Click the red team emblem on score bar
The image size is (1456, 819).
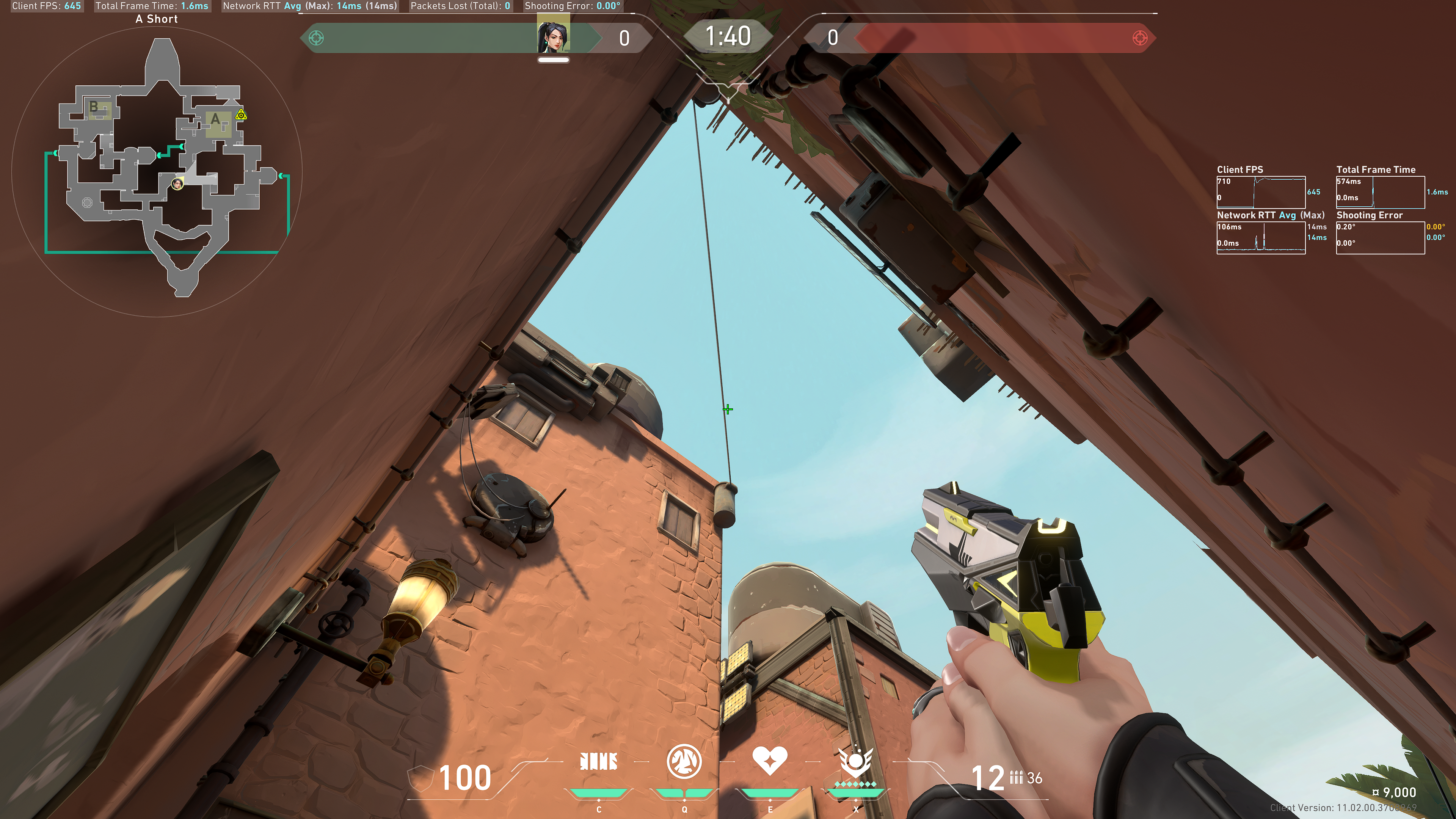point(1140,38)
